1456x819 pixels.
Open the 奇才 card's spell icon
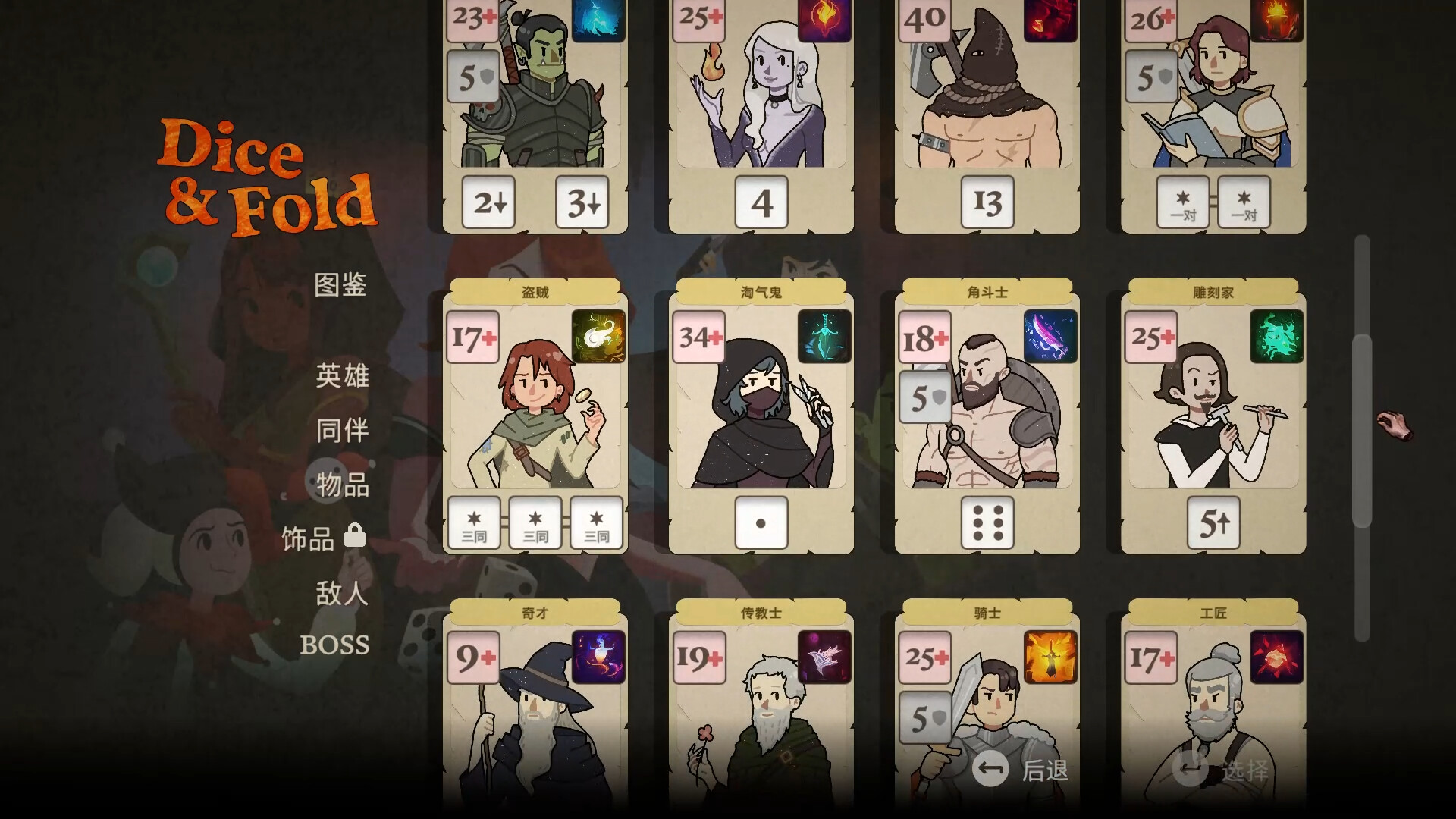(x=599, y=657)
